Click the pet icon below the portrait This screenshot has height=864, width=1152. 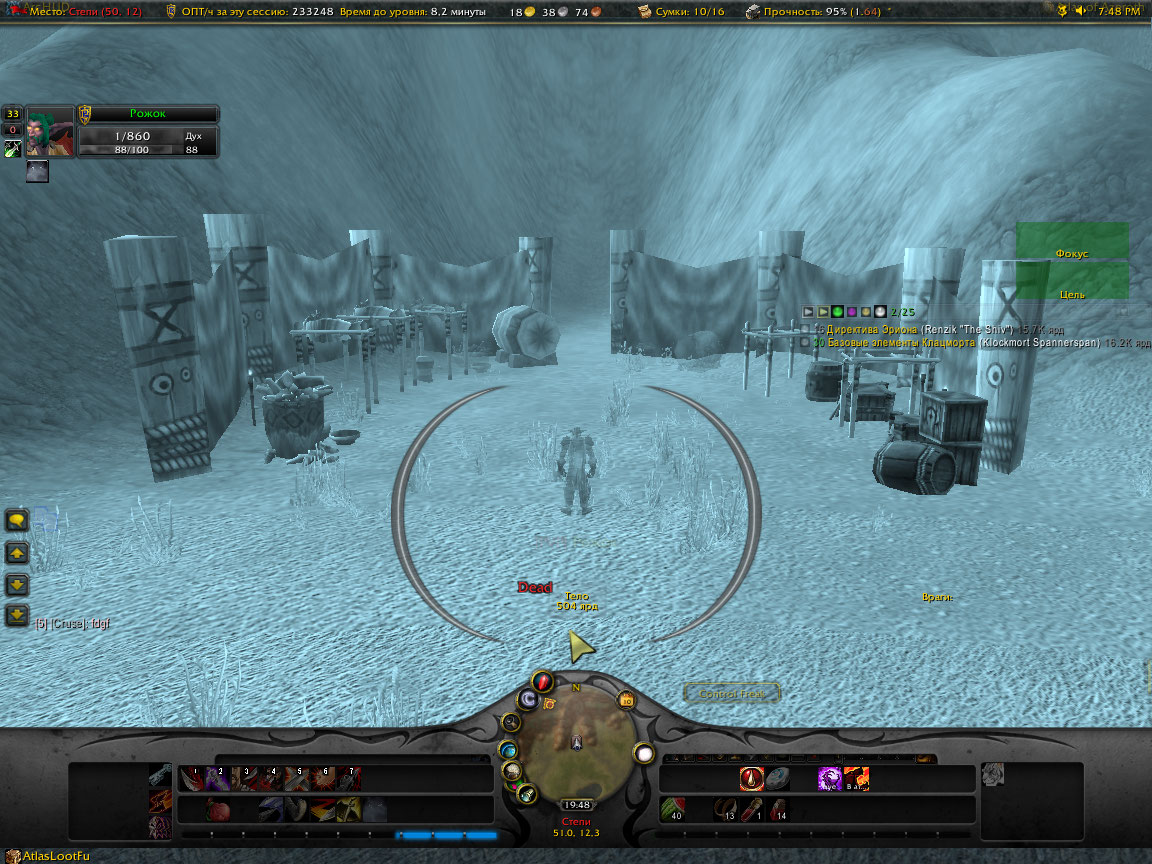(37, 171)
